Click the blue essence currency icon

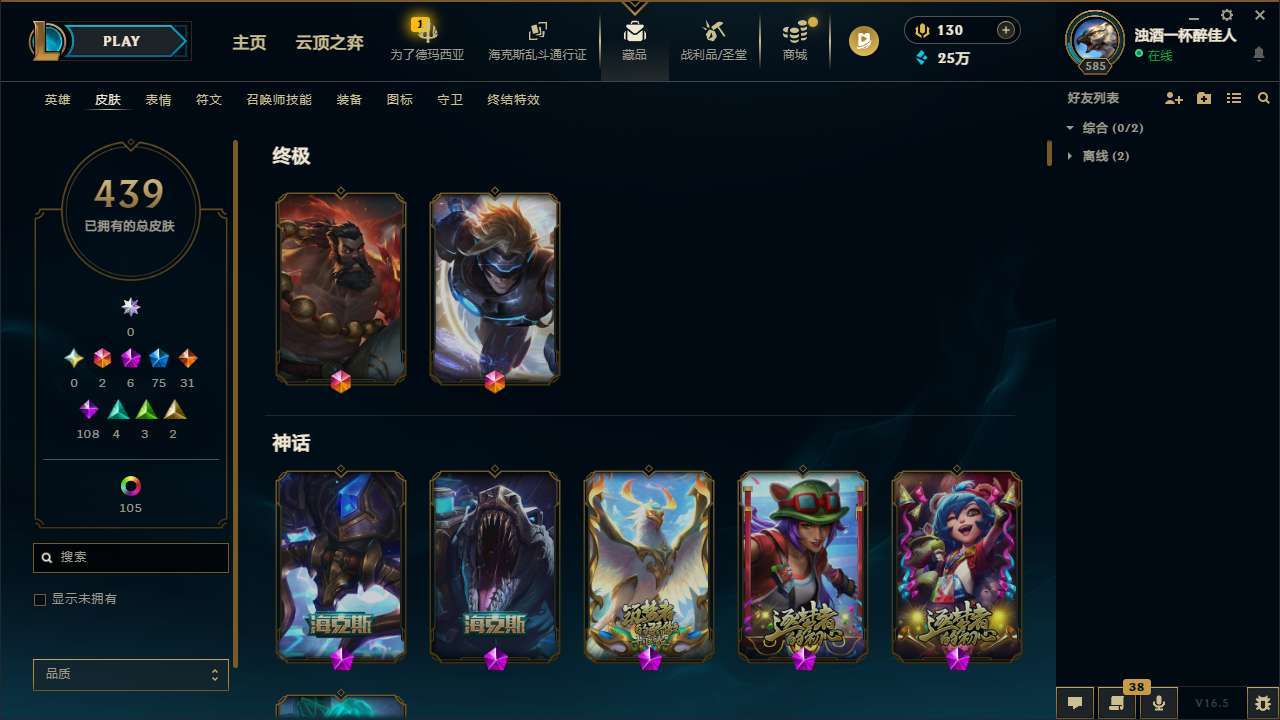[x=922, y=58]
